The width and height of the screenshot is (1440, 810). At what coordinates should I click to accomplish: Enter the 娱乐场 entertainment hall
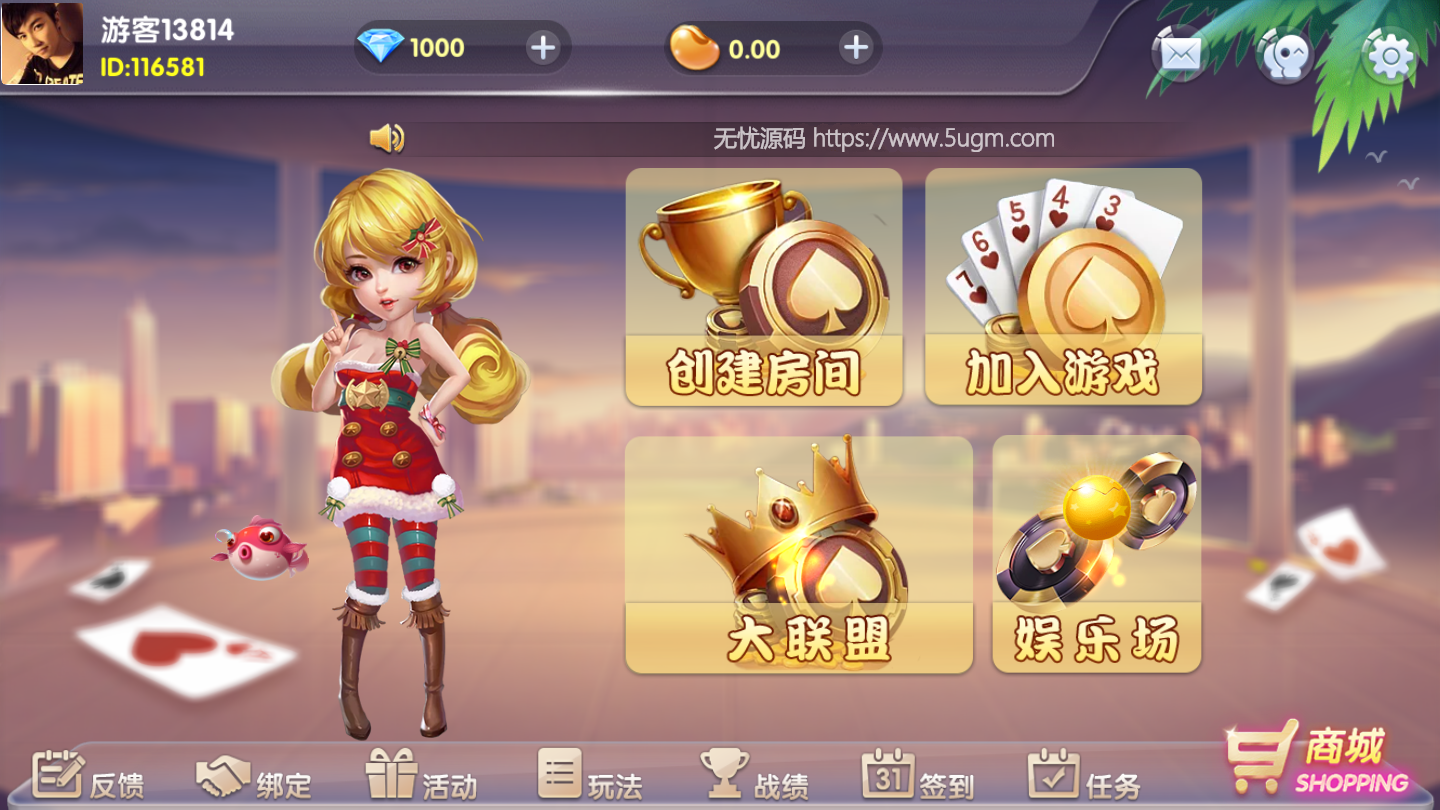coord(1097,553)
